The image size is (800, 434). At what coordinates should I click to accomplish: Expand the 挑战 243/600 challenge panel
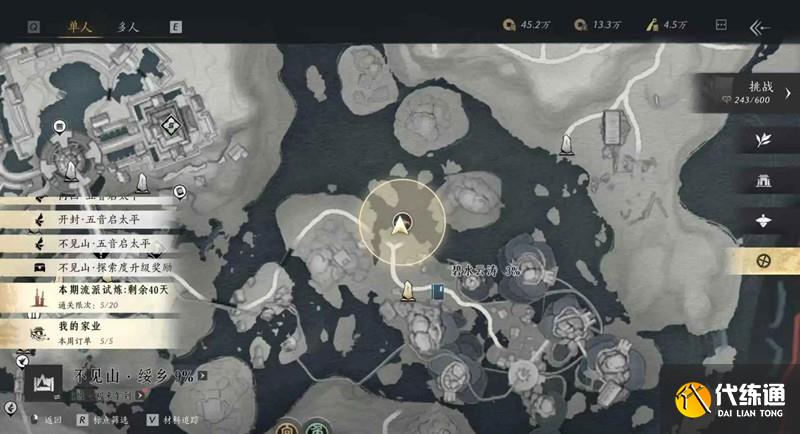tap(762, 94)
